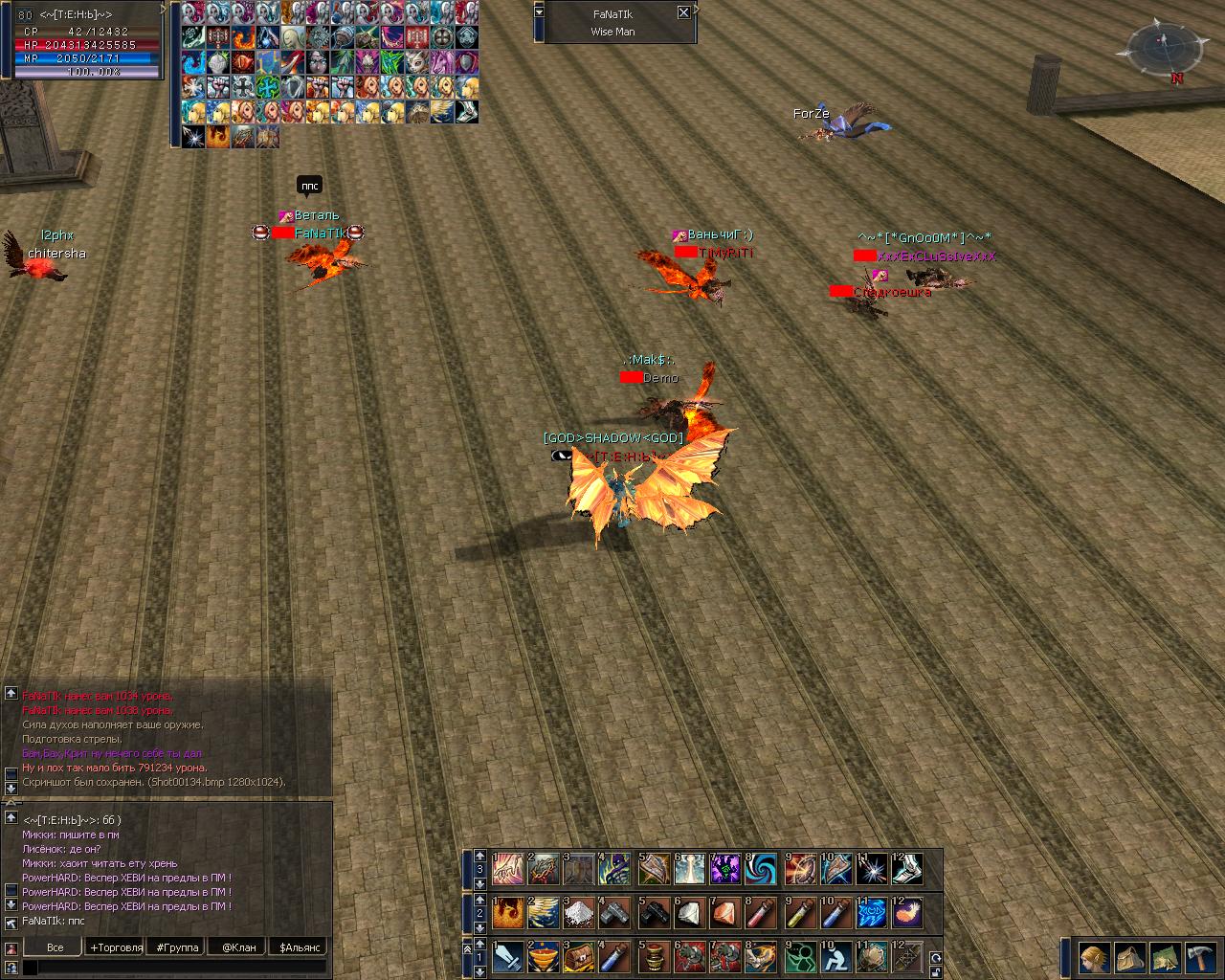Viewport: 1225px width, 980px height.
Task: Use the yellow potion in the hotbar
Action: point(798,913)
